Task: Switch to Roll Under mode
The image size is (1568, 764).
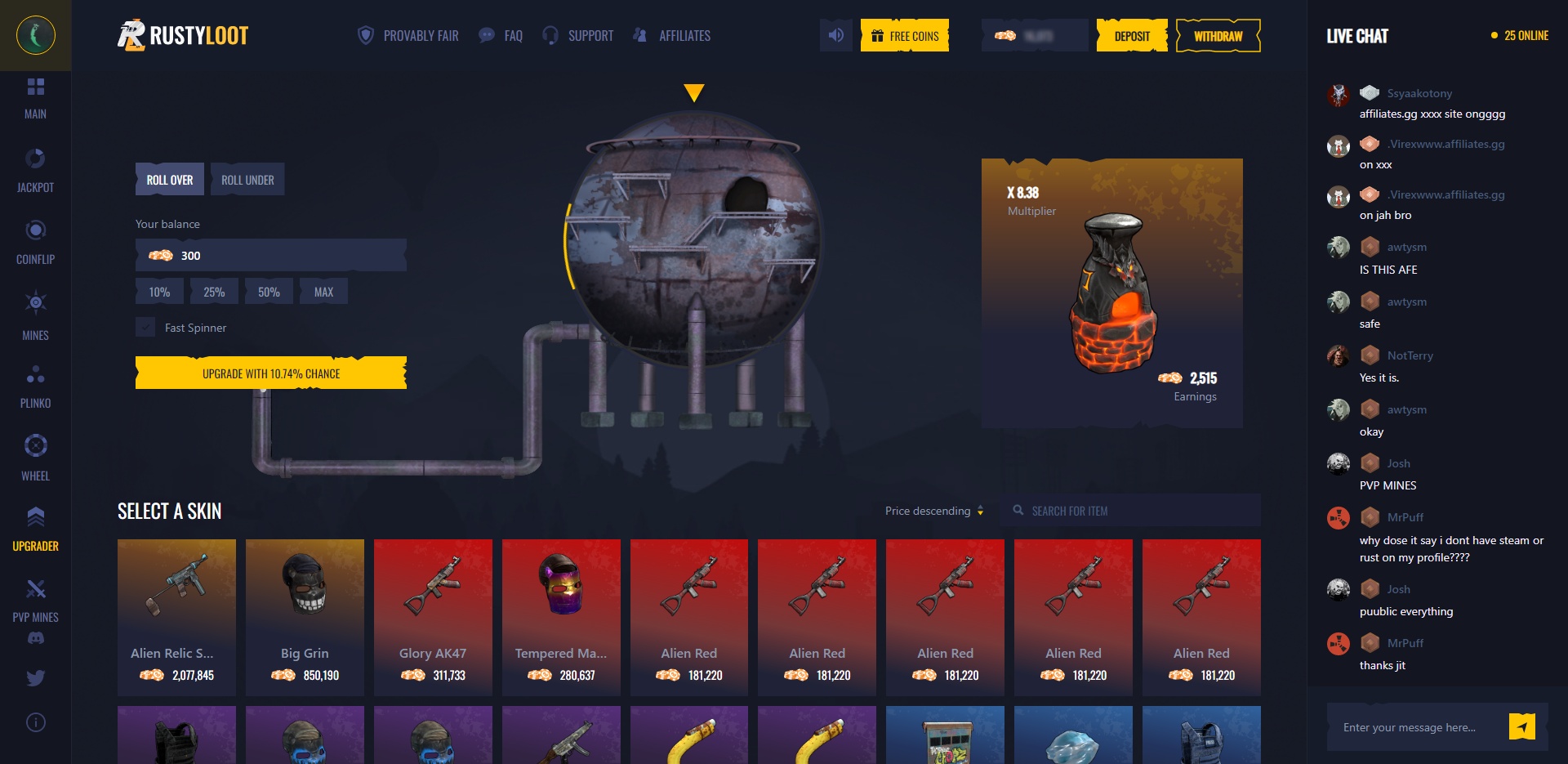Action: click(247, 179)
